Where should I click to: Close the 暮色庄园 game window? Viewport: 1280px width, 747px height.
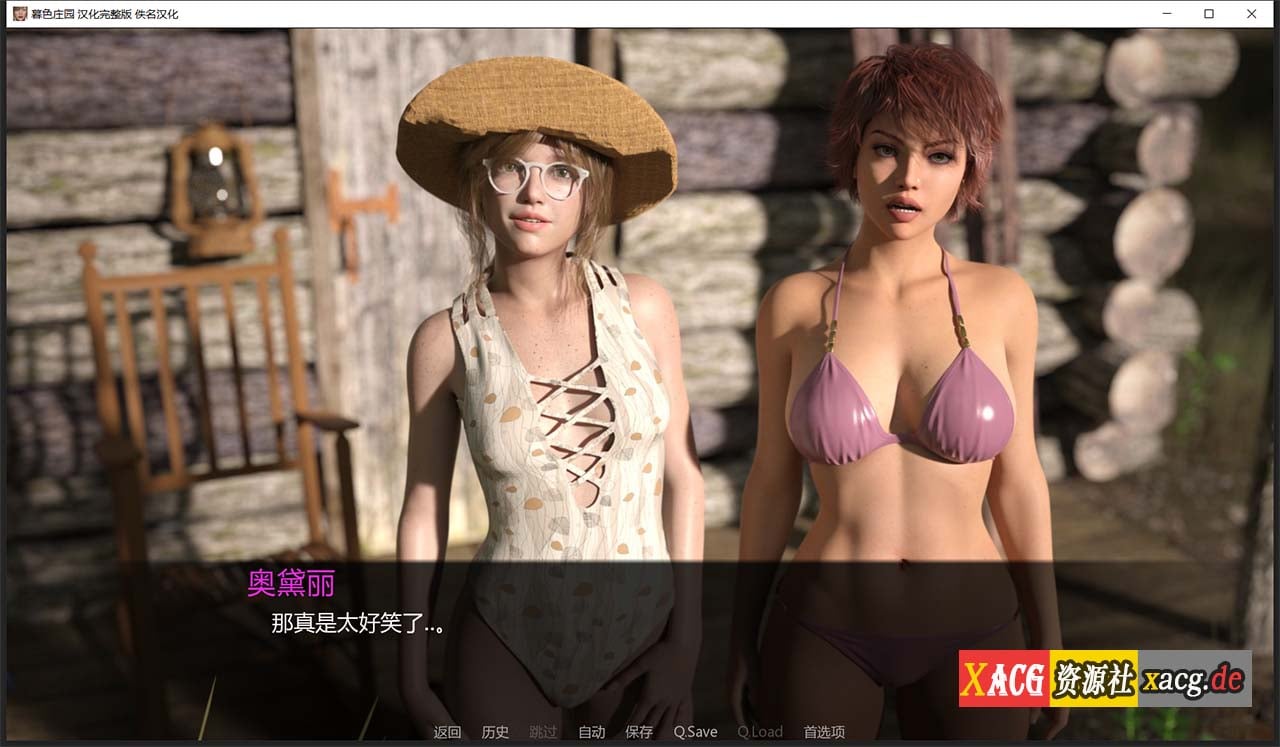pyautogui.click(x=1251, y=14)
